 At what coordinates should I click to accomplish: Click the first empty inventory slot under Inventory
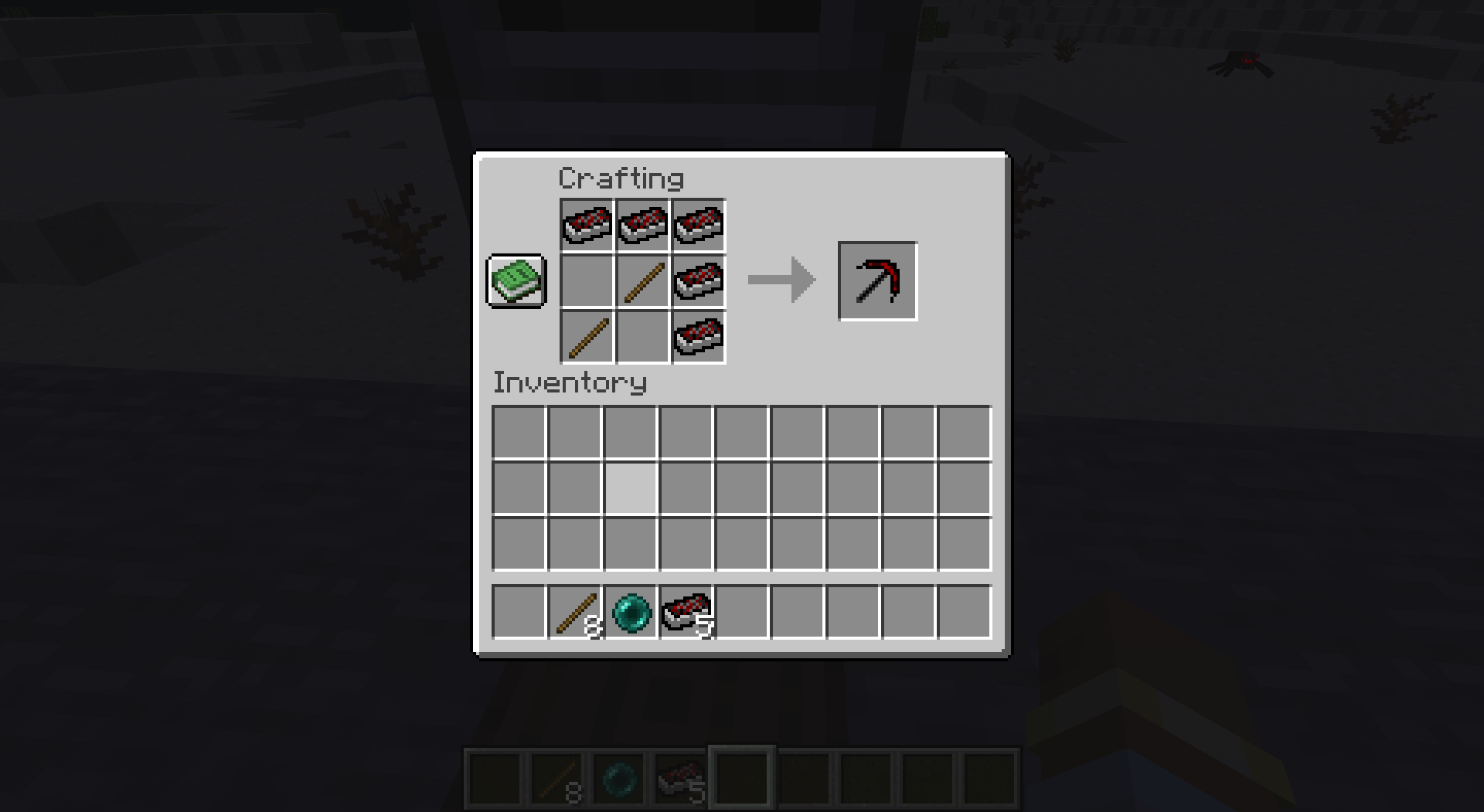(520, 433)
